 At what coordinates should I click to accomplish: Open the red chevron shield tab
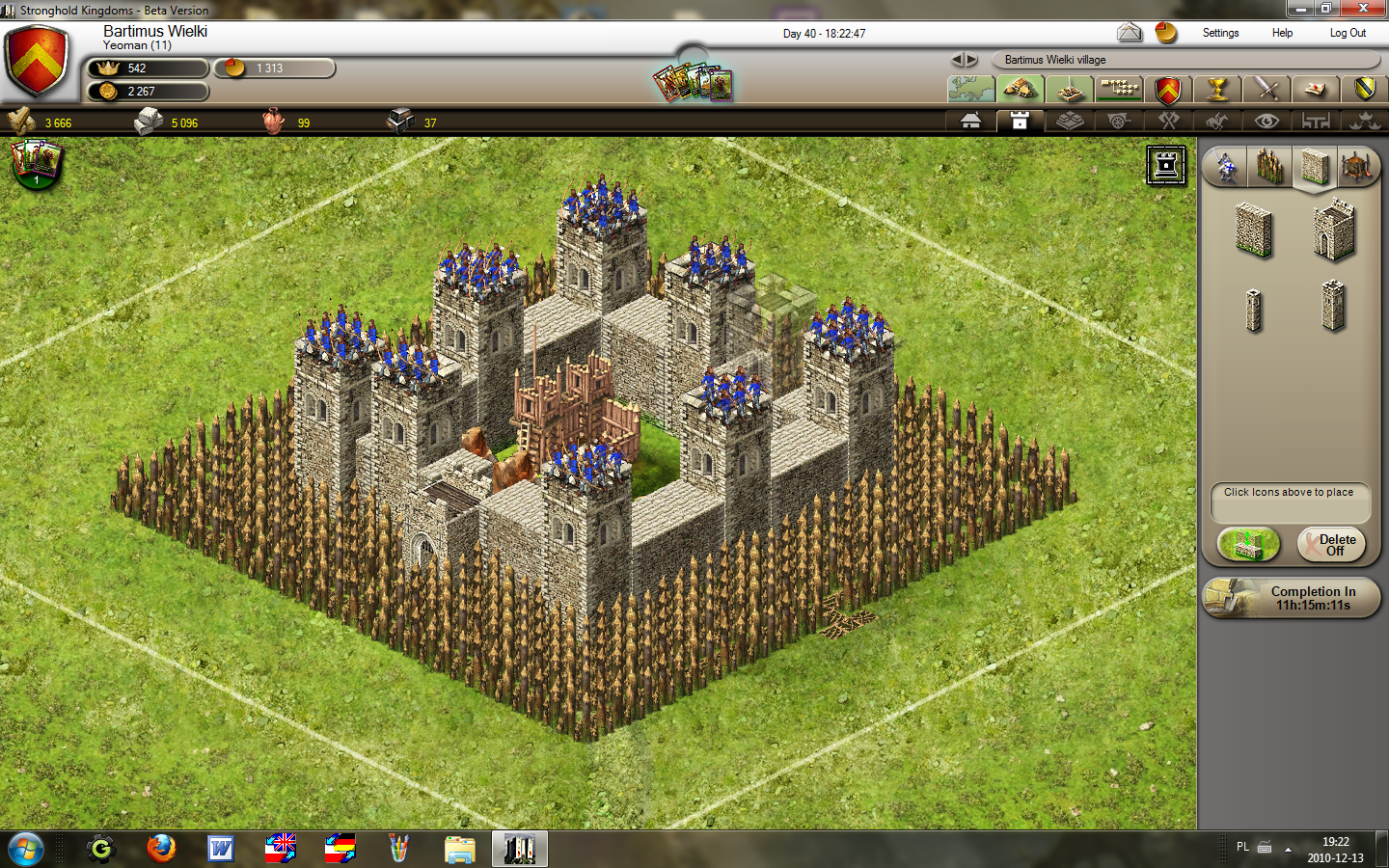click(x=1168, y=90)
